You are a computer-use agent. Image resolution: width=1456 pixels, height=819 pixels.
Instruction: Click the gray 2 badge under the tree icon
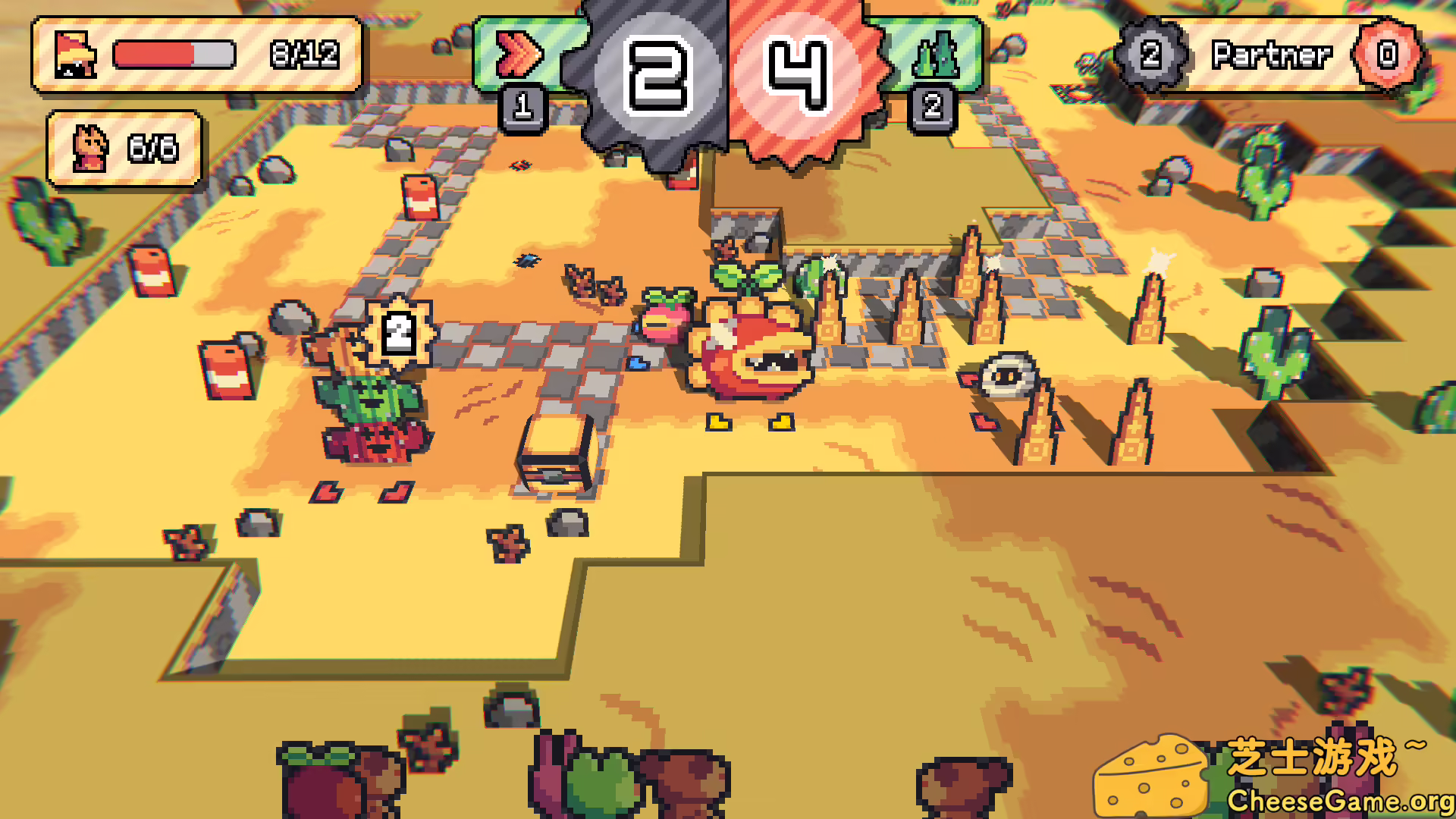coord(934,107)
